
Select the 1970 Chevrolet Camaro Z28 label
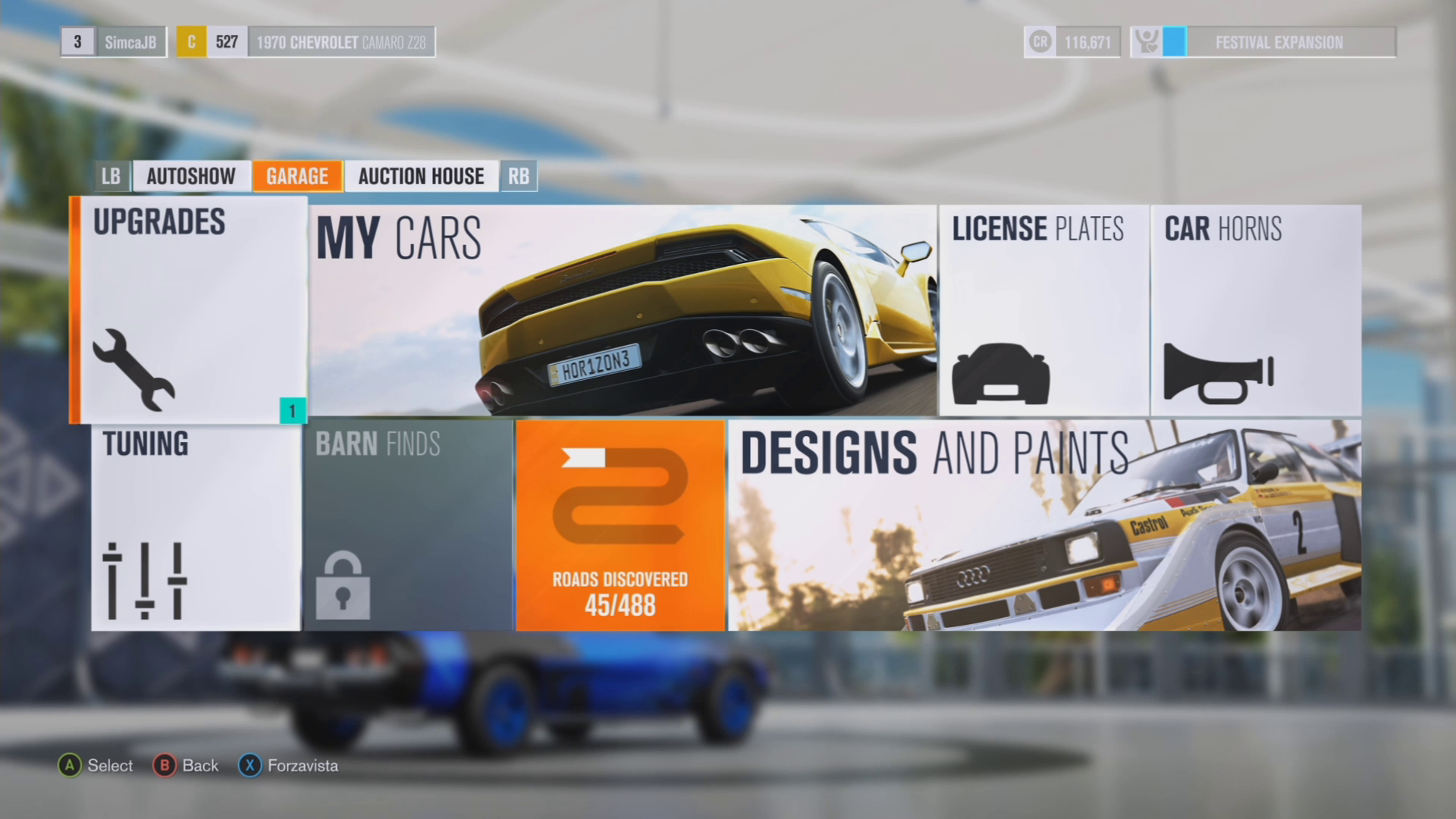pos(341,42)
